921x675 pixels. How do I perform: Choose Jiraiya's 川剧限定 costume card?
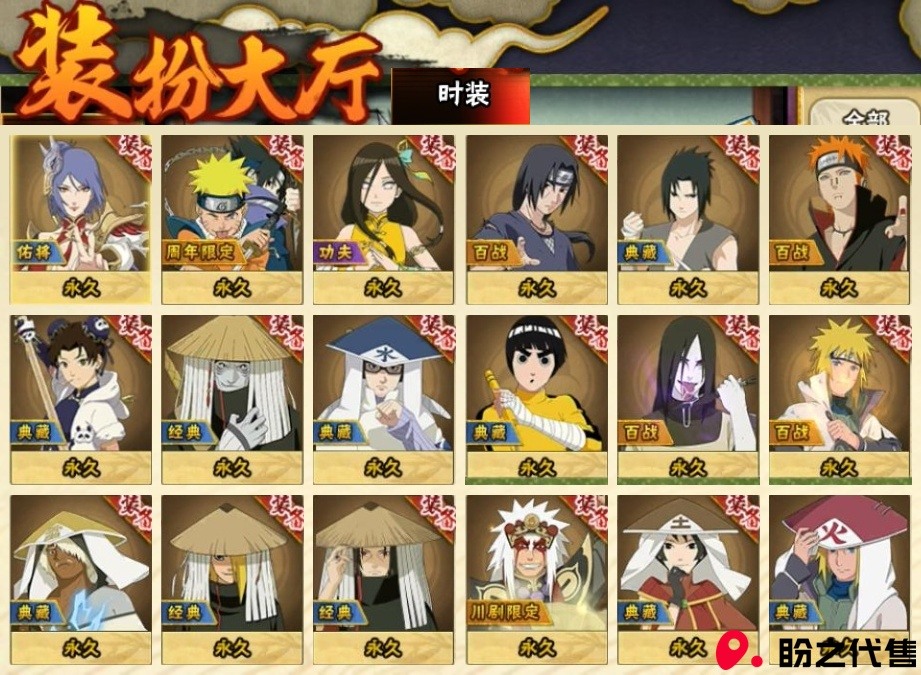(x=536, y=577)
